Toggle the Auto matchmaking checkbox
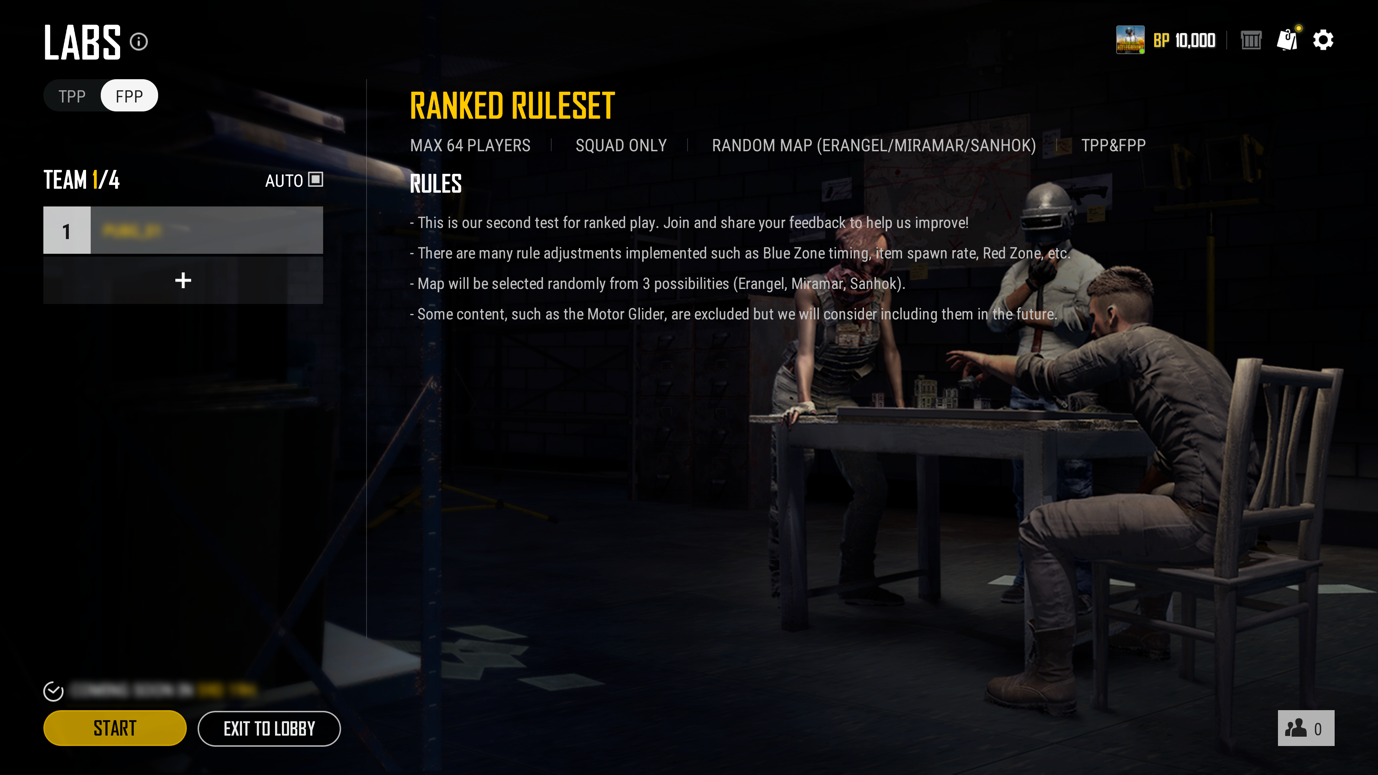The image size is (1378, 775). point(315,180)
